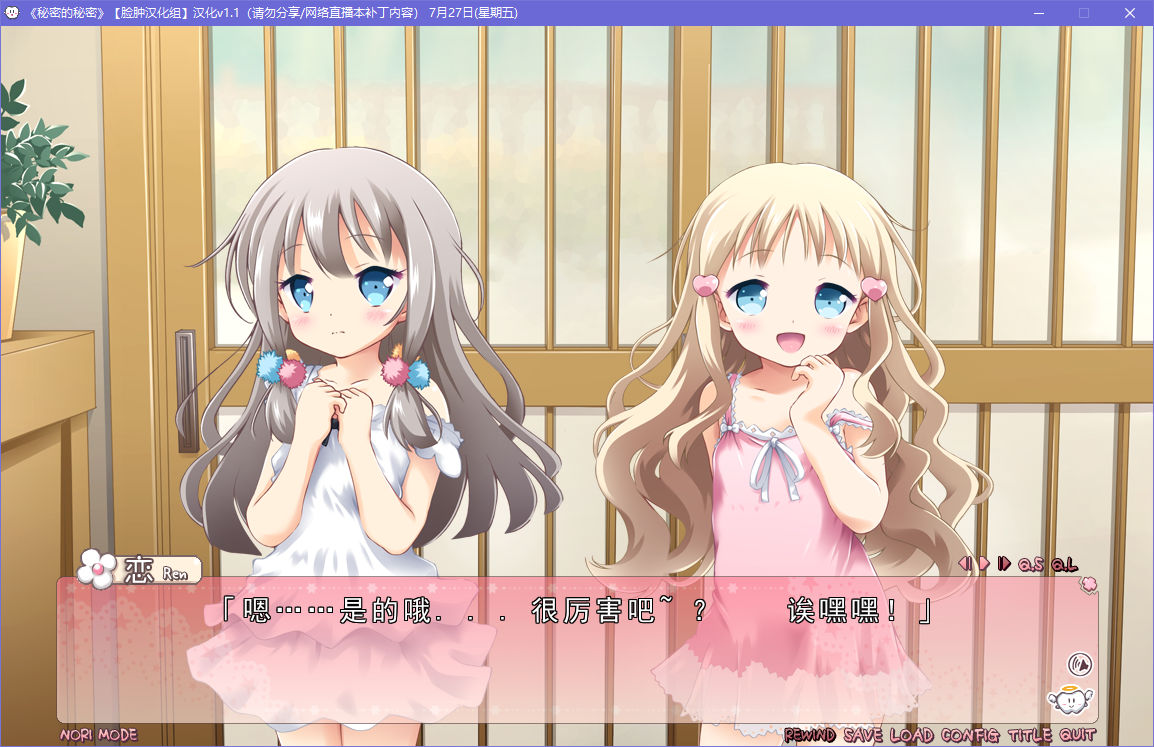Skip forward with the bar-arrow button

pos(1004,564)
